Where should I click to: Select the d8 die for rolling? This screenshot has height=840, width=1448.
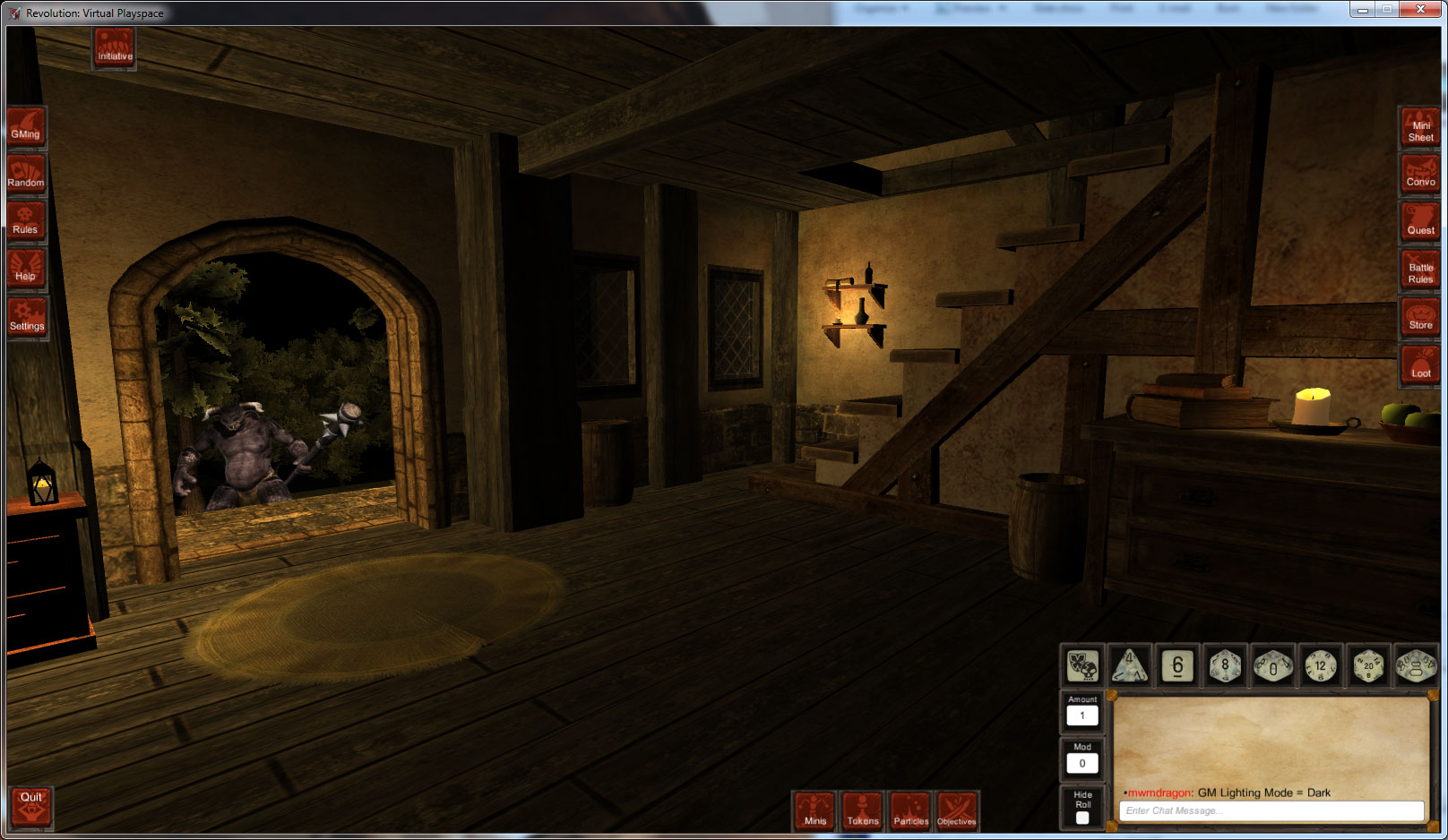pos(1225,667)
